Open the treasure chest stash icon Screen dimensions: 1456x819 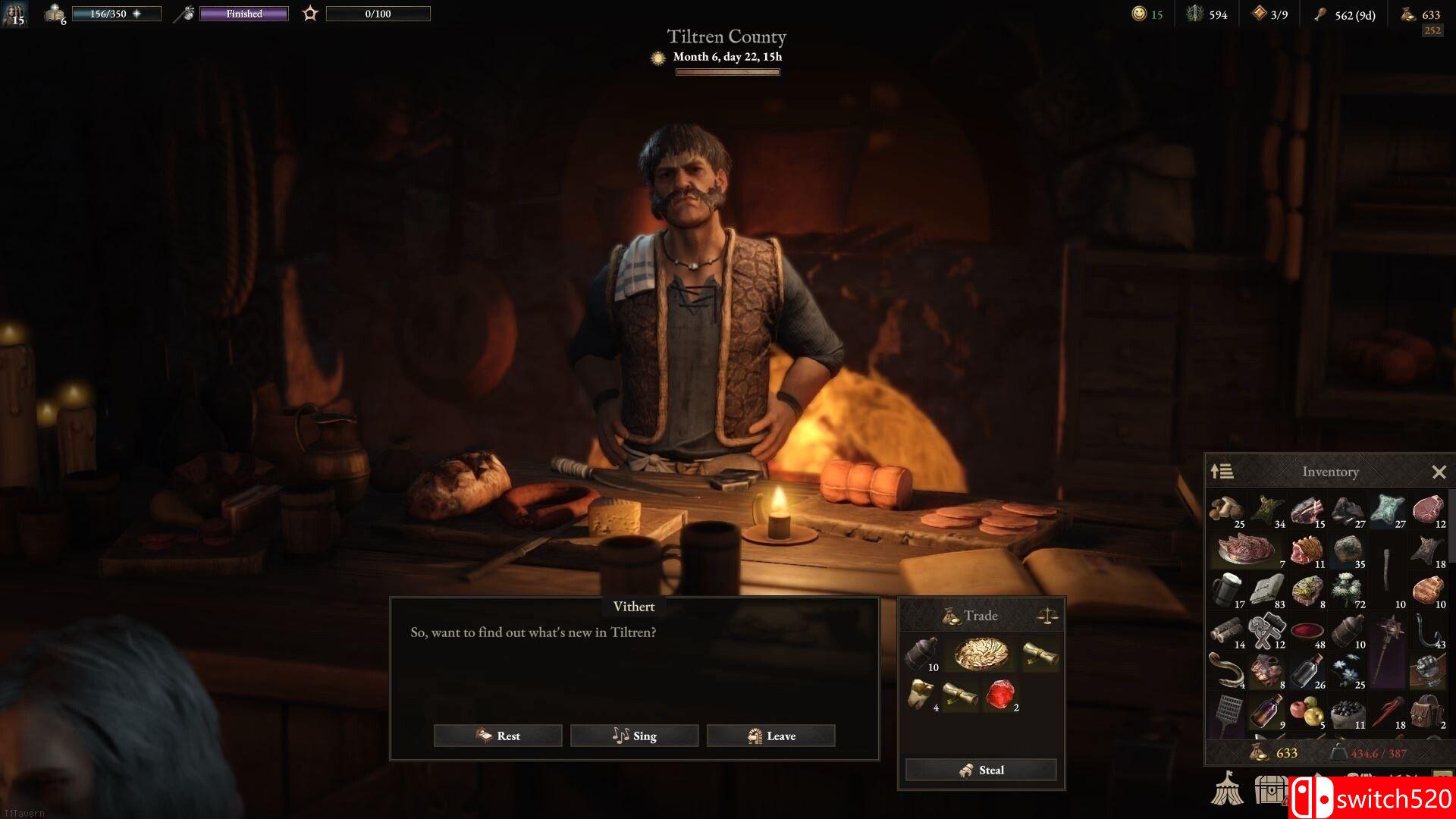click(x=1270, y=789)
